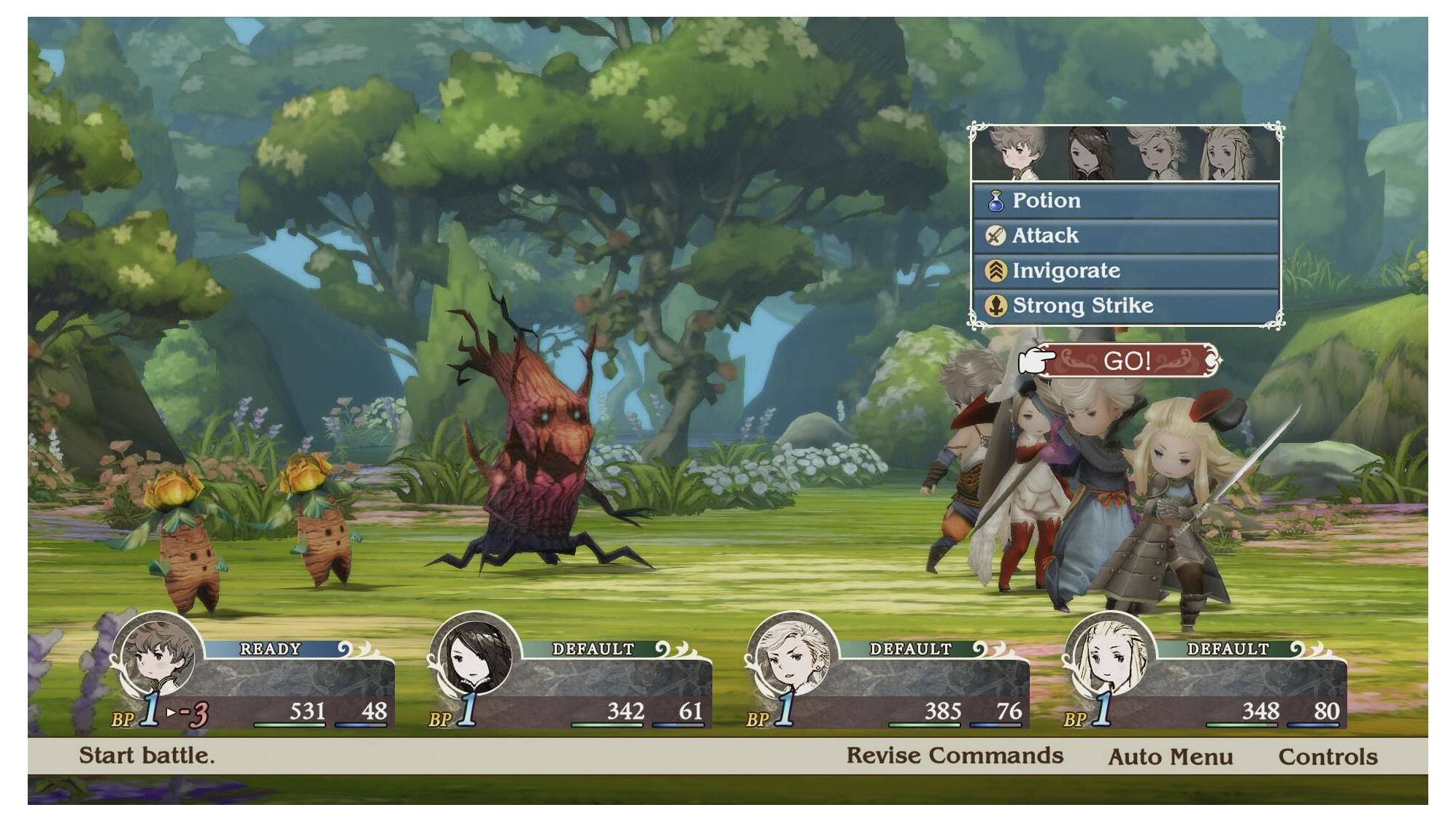Open Revise Commands
The image size is (1456, 821).
coord(954,756)
